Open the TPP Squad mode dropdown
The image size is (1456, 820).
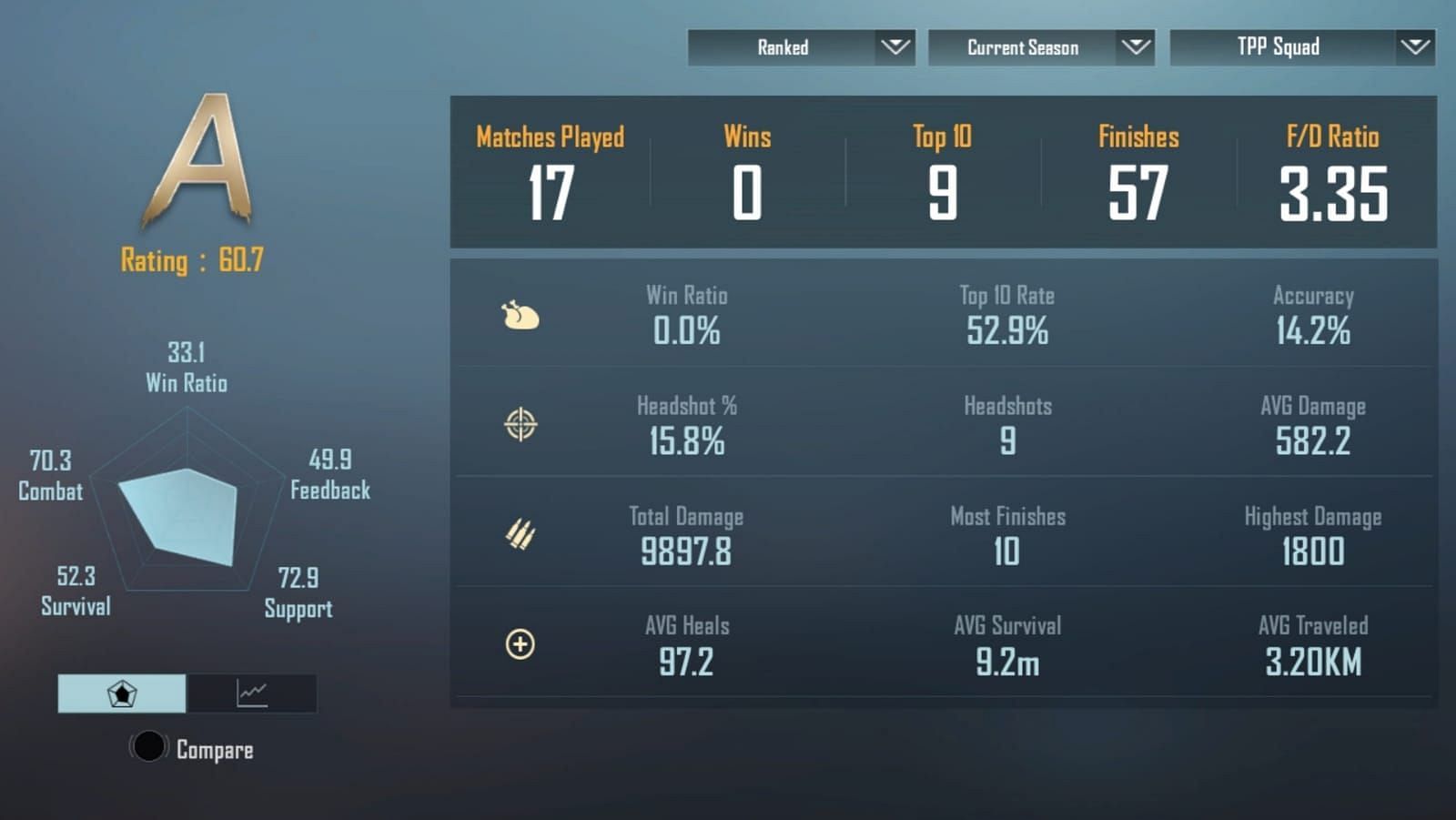click(1301, 47)
